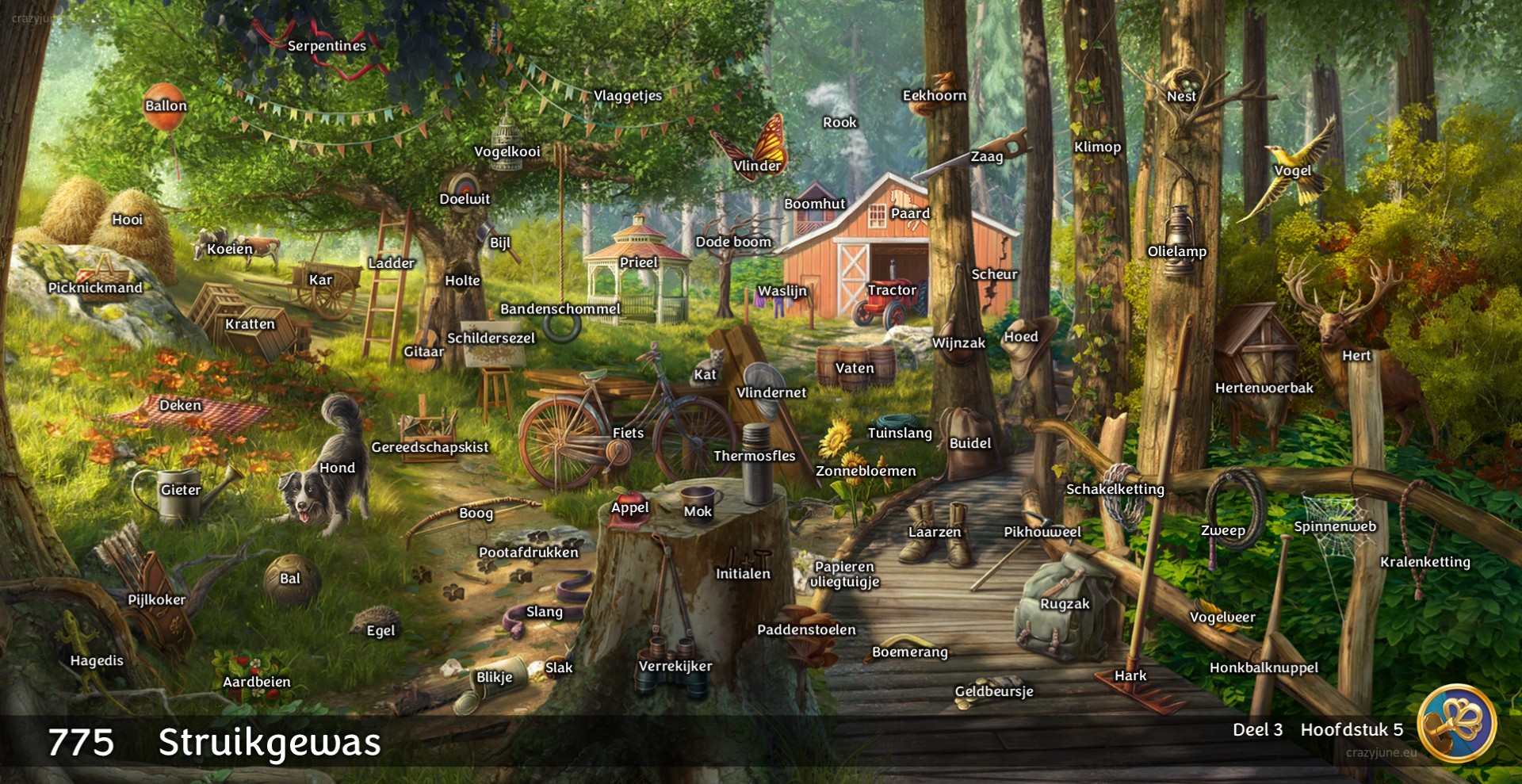The height and width of the screenshot is (784, 1522).
Task: Click the golden key emblem badge
Action: pyautogui.click(x=1456, y=723)
